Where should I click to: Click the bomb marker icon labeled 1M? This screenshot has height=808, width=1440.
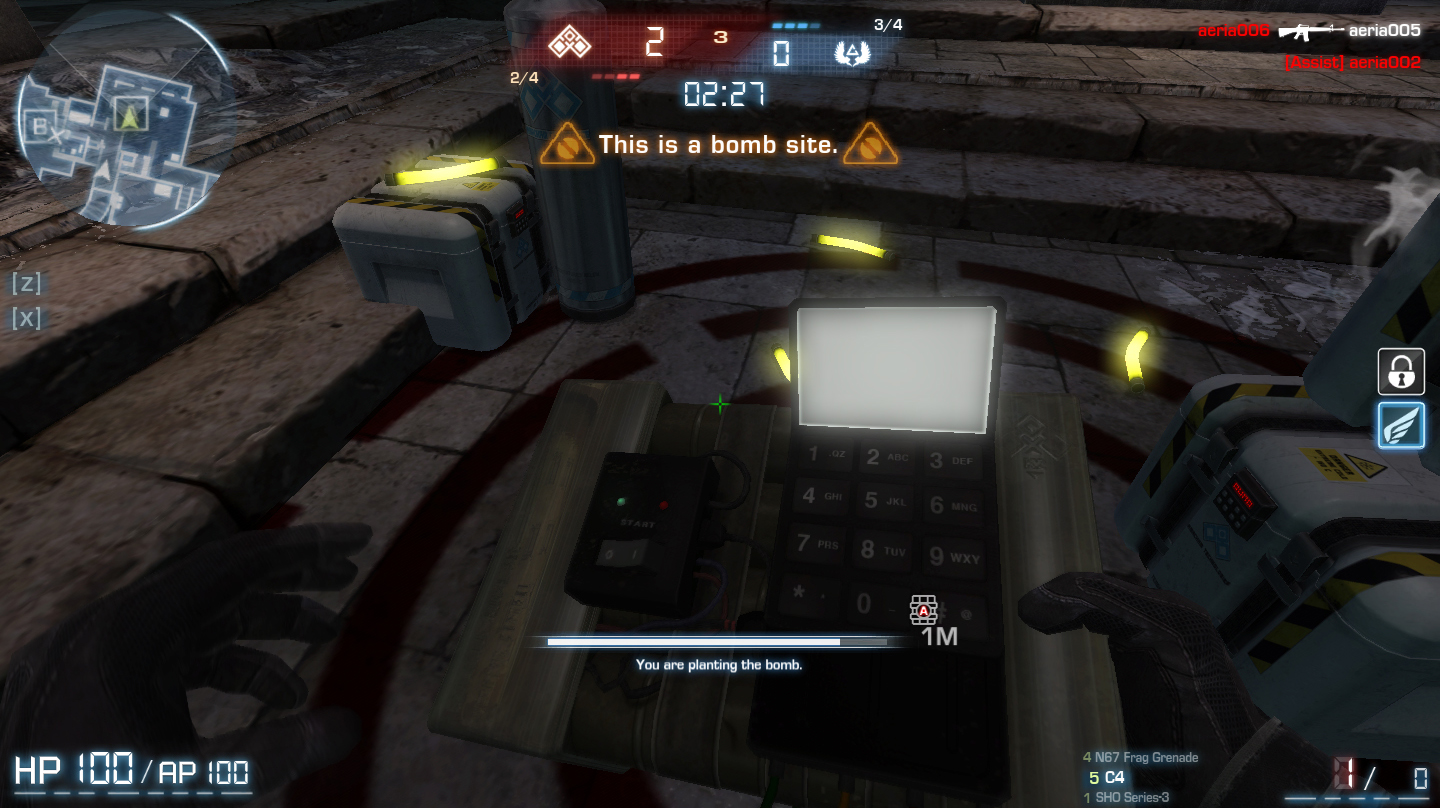click(923, 611)
